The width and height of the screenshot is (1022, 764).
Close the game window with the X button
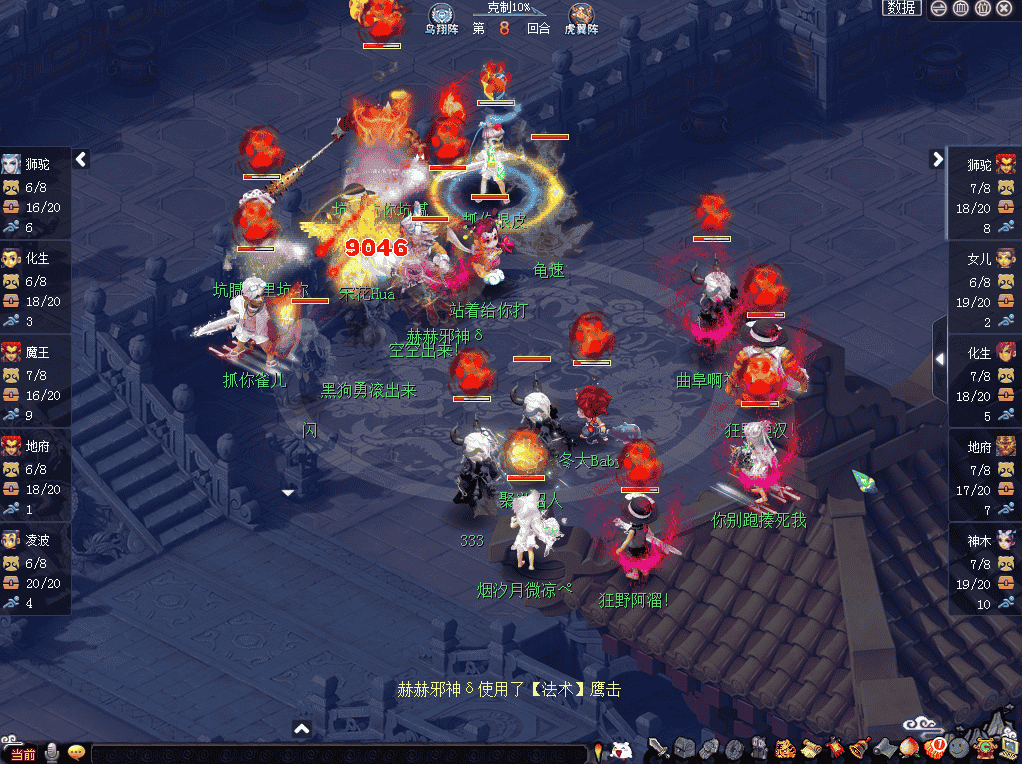[x=1004, y=8]
